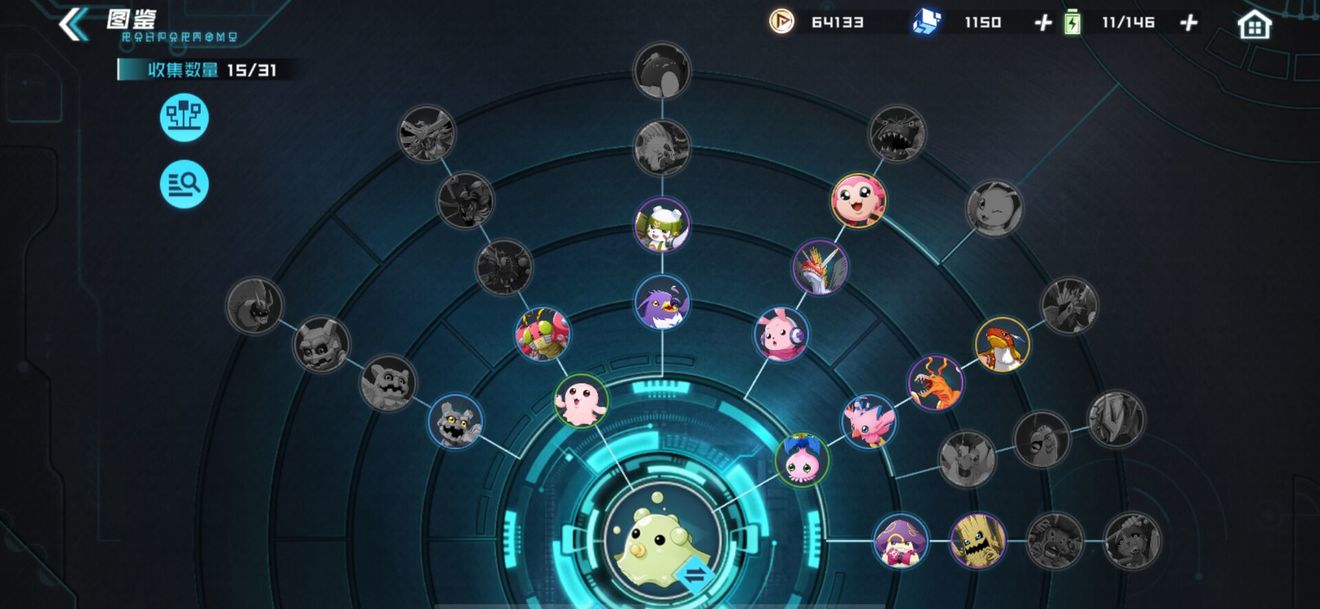
Task: Return to the home screen
Action: pyautogui.click(x=1254, y=24)
